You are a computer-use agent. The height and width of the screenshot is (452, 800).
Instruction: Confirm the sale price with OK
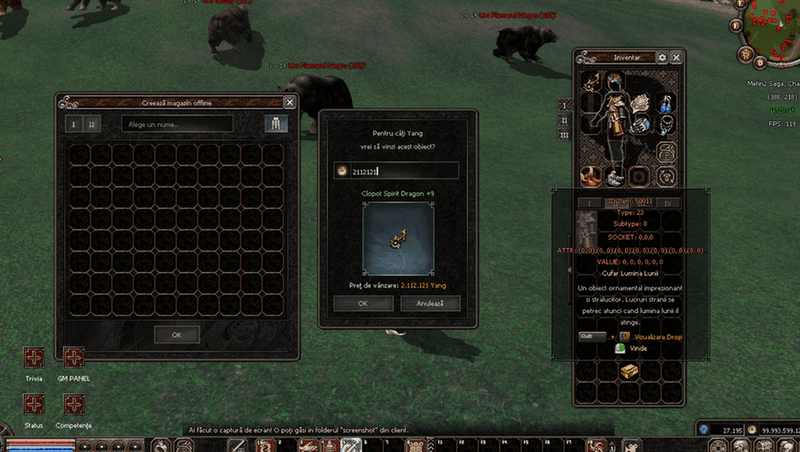[x=362, y=302]
